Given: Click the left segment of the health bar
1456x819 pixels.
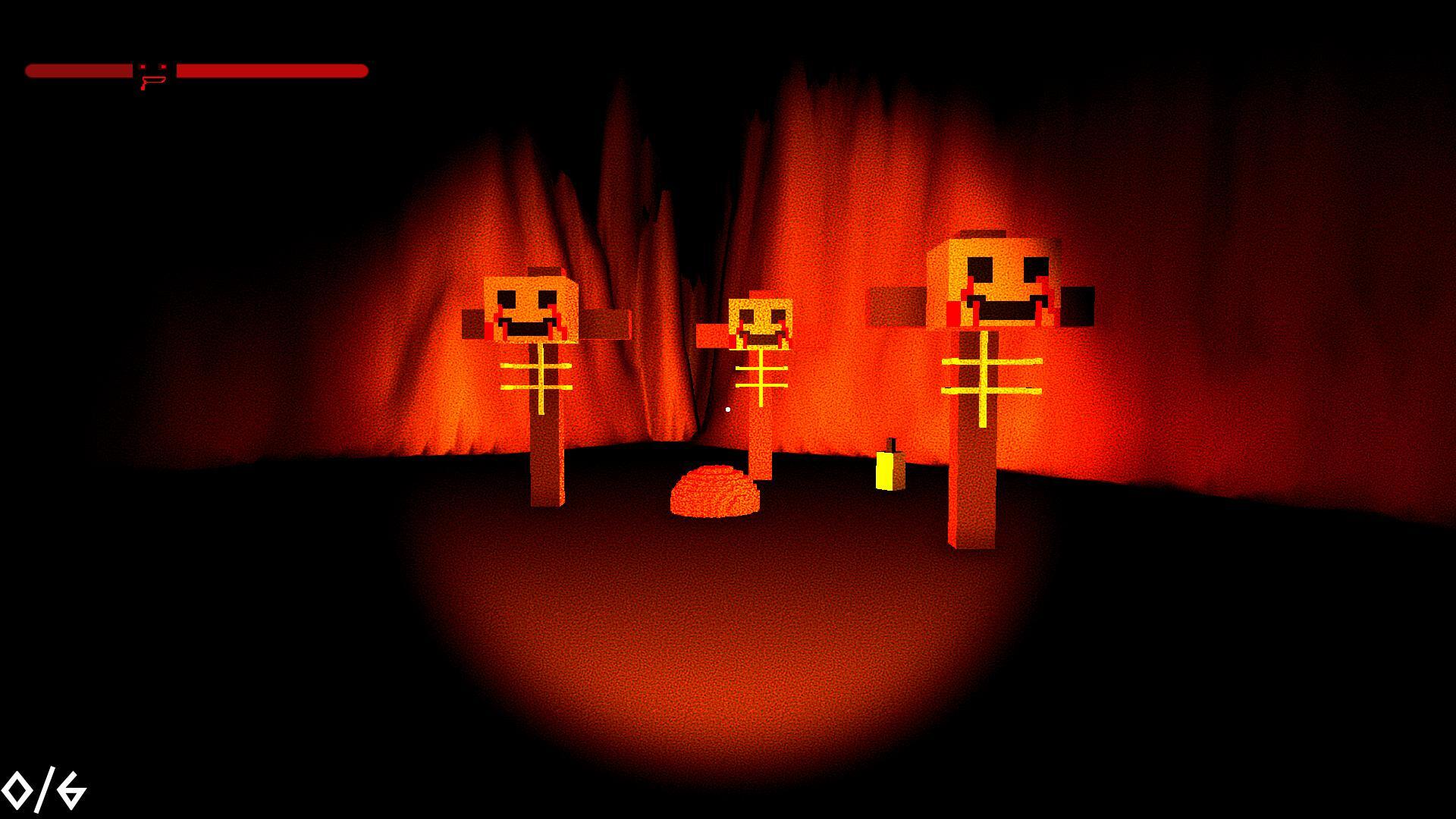Looking at the screenshot, I should [x=80, y=72].
